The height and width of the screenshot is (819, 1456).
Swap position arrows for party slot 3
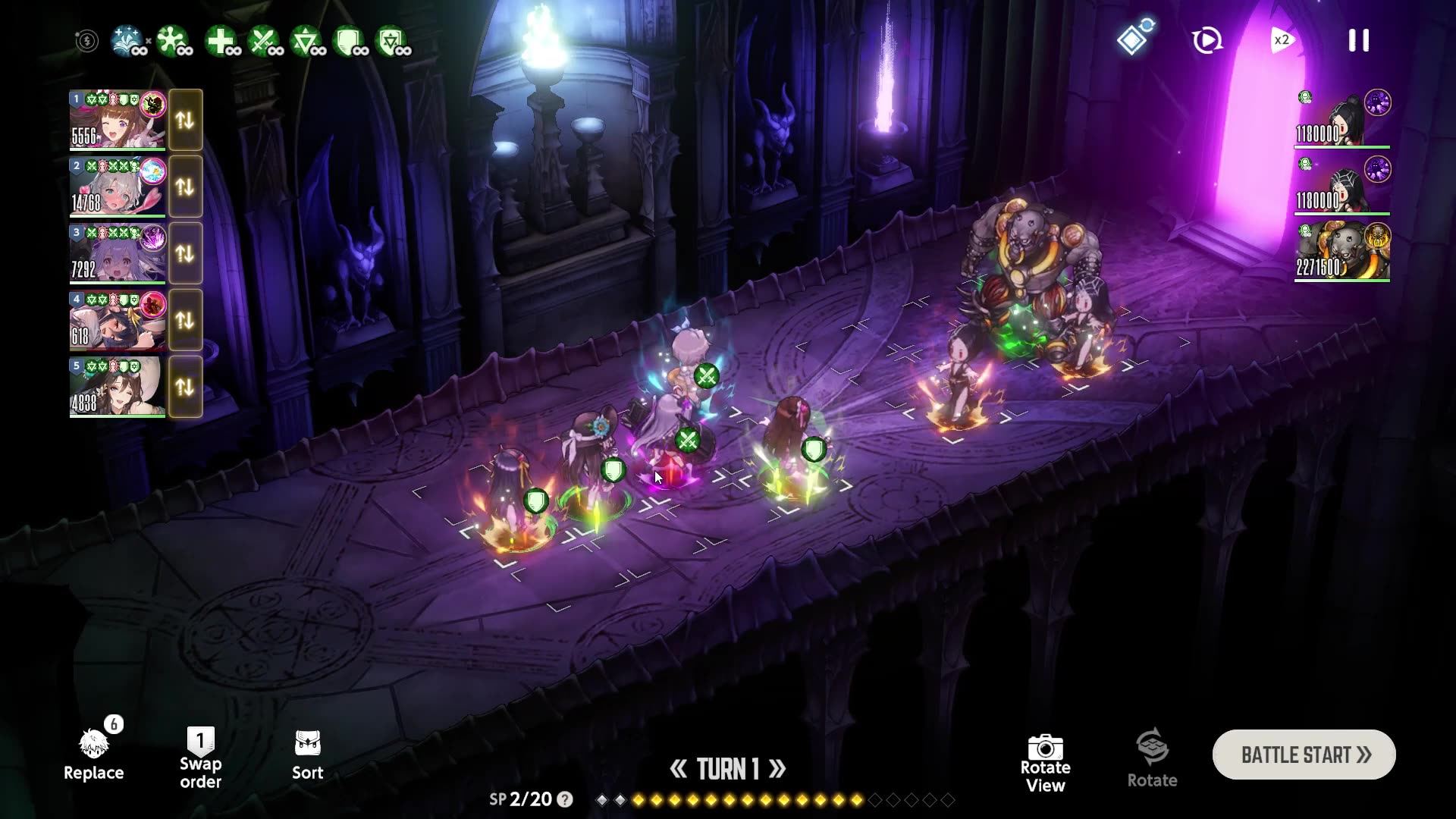point(185,254)
